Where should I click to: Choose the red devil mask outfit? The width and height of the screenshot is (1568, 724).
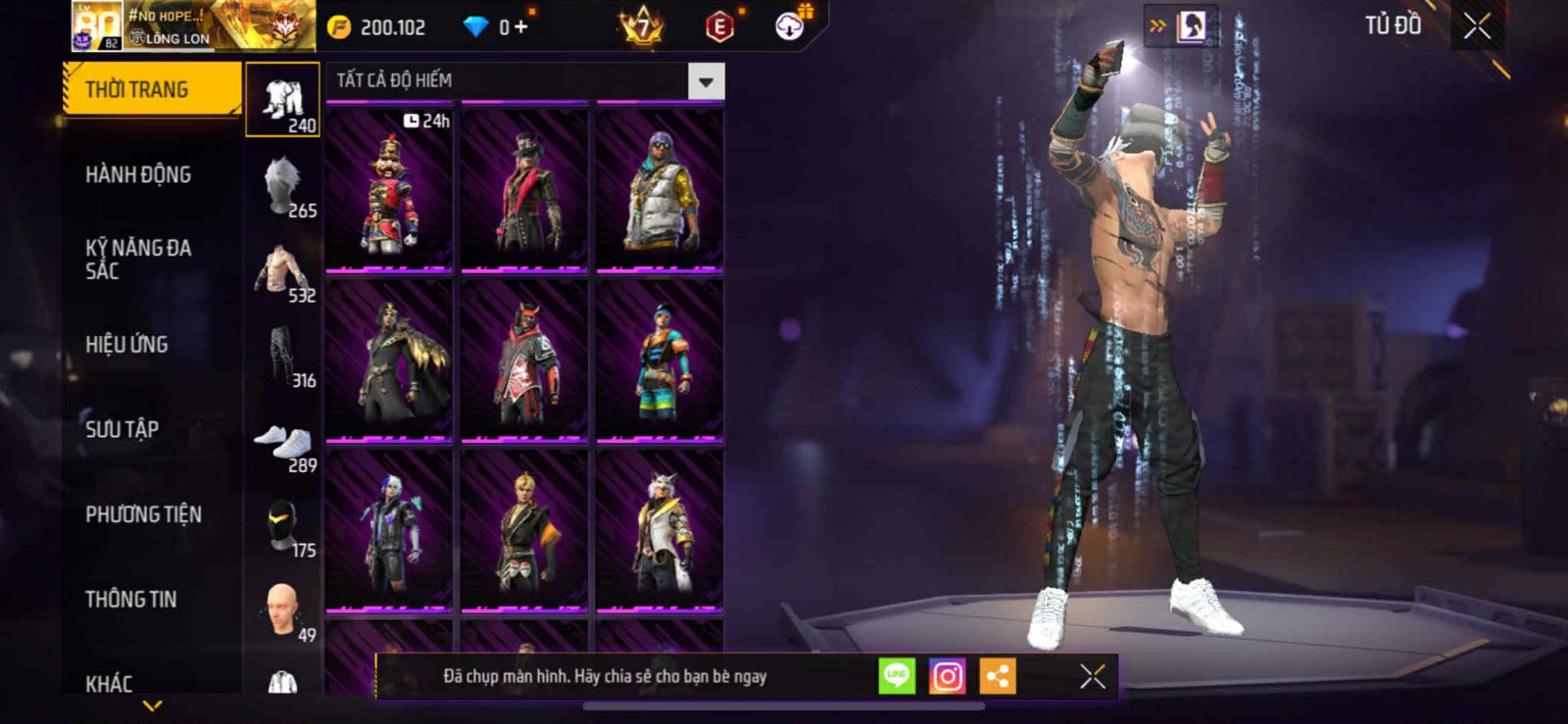pyautogui.click(x=524, y=361)
